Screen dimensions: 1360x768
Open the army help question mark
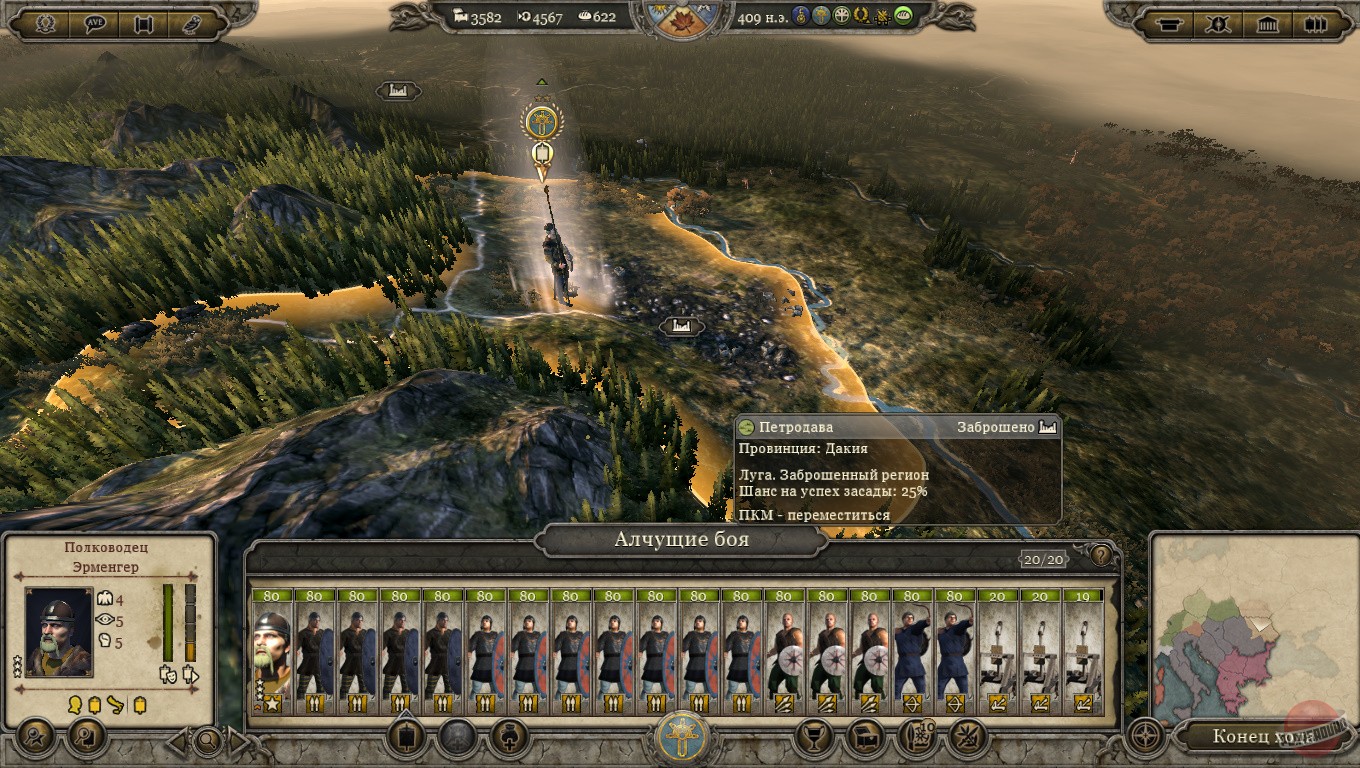[1101, 556]
